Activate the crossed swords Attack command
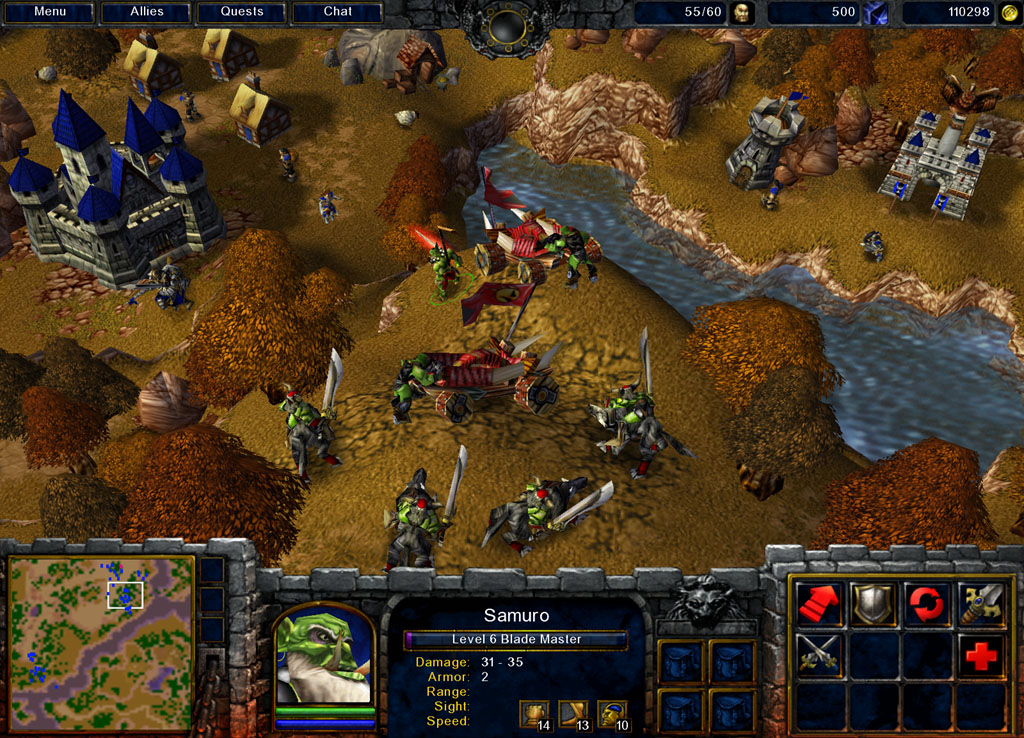The width and height of the screenshot is (1024, 738). coord(819,655)
